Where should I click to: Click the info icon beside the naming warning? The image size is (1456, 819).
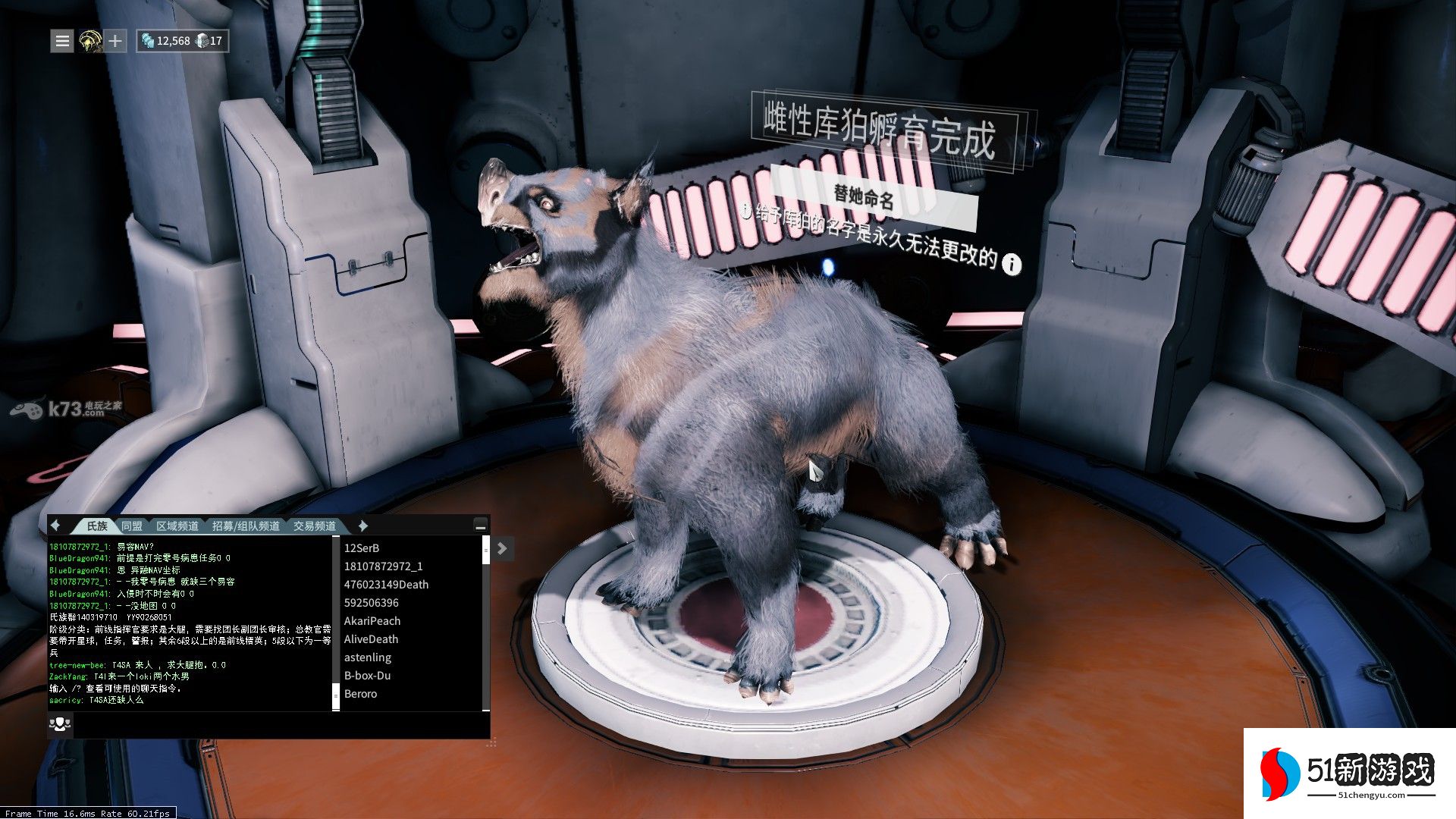1012,265
